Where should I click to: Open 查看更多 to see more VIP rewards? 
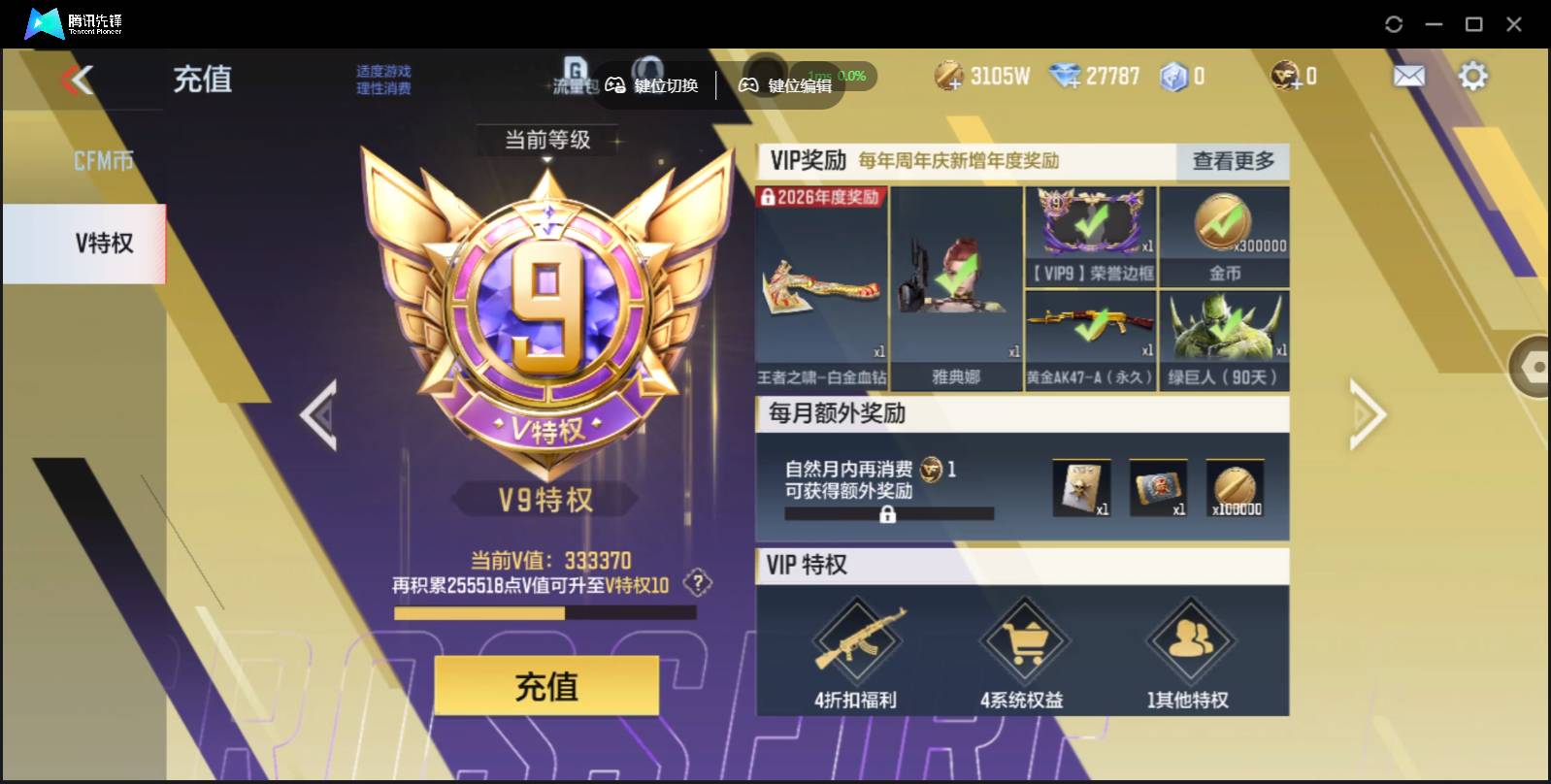[1232, 162]
